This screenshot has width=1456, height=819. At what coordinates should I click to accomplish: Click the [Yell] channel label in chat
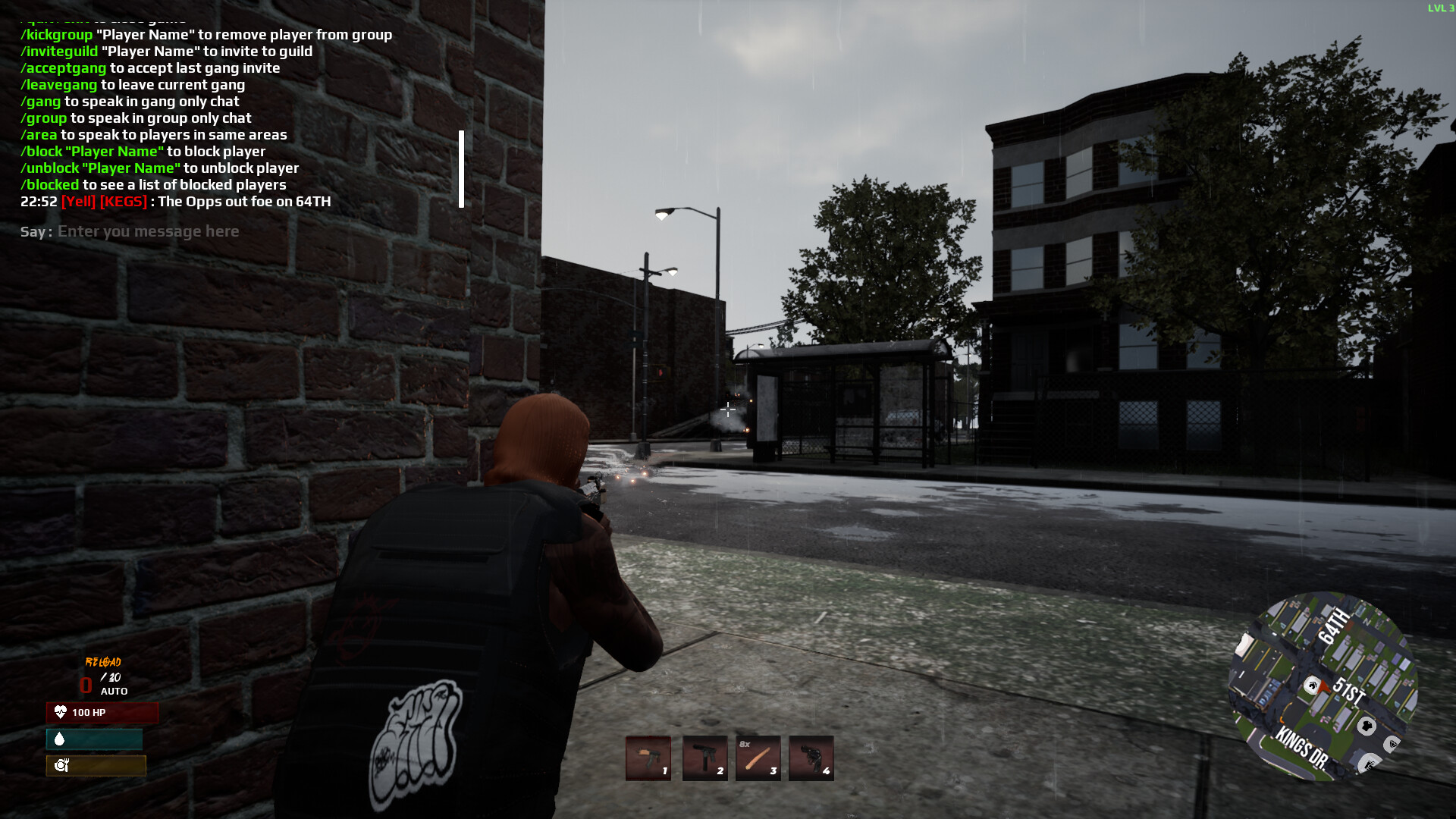pyautogui.click(x=79, y=202)
